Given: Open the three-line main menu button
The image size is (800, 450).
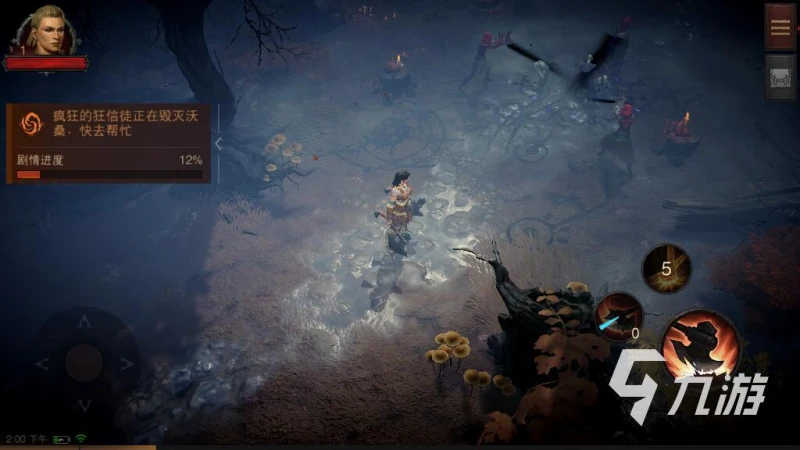Looking at the screenshot, I should (780, 27).
